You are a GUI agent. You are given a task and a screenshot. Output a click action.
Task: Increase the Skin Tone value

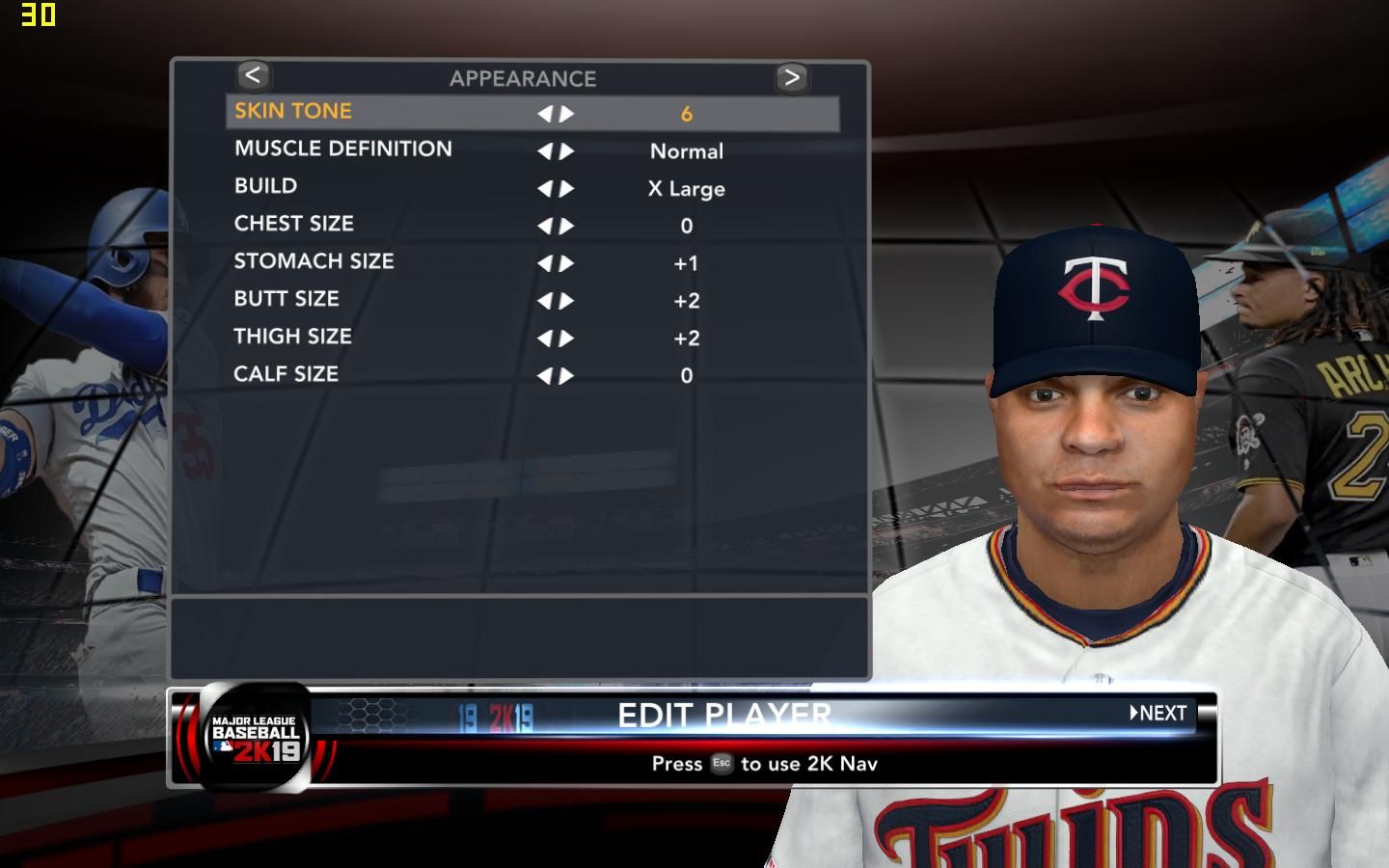567,114
